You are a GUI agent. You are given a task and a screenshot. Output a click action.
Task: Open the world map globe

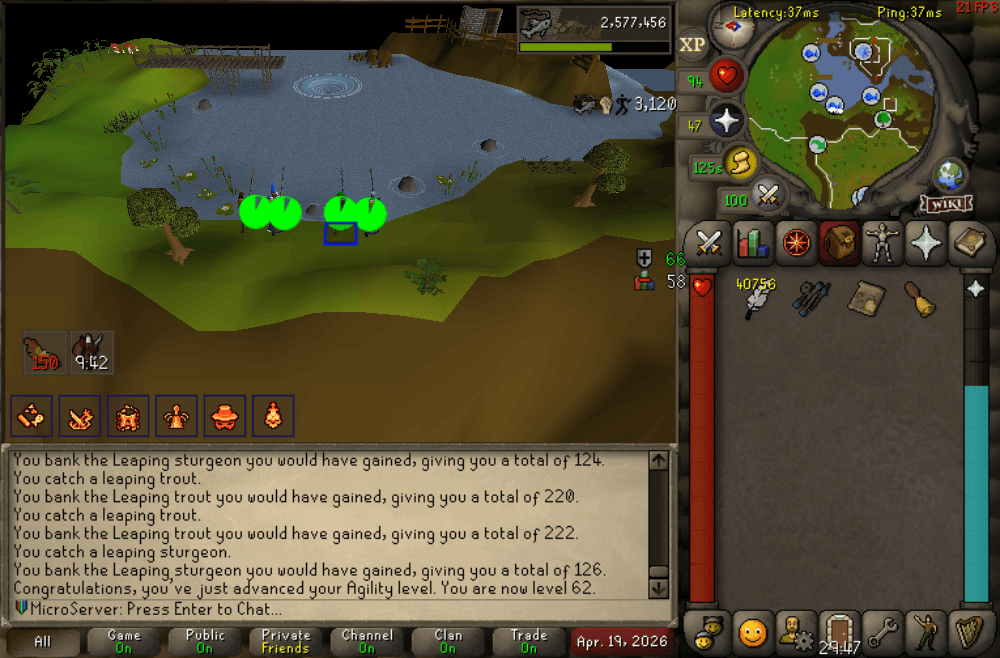click(949, 174)
